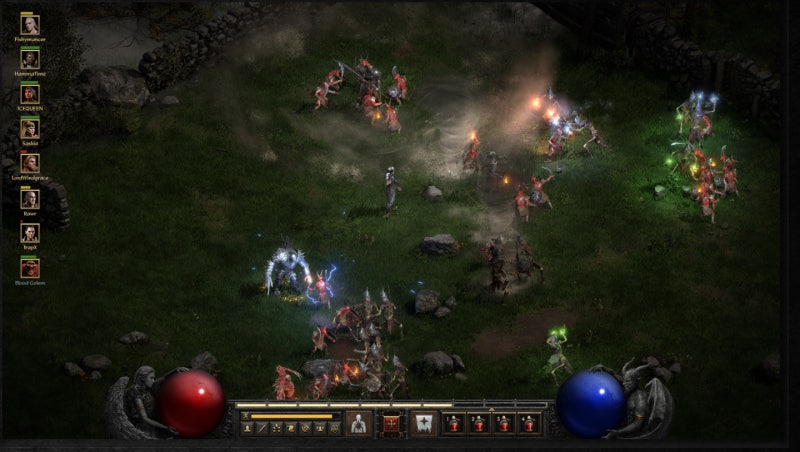Select Saskia's portrait in the party list
The width and height of the screenshot is (800, 452).
click(x=30, y=129)
